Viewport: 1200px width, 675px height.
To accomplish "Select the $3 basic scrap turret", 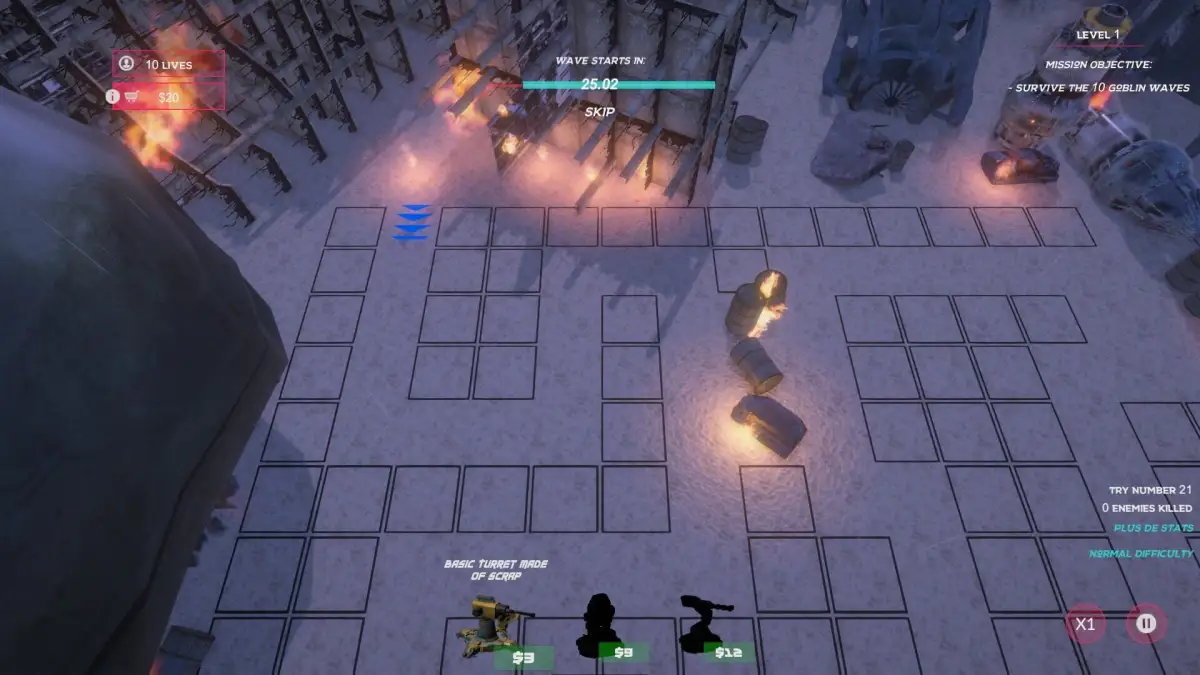I will point(498,628).
